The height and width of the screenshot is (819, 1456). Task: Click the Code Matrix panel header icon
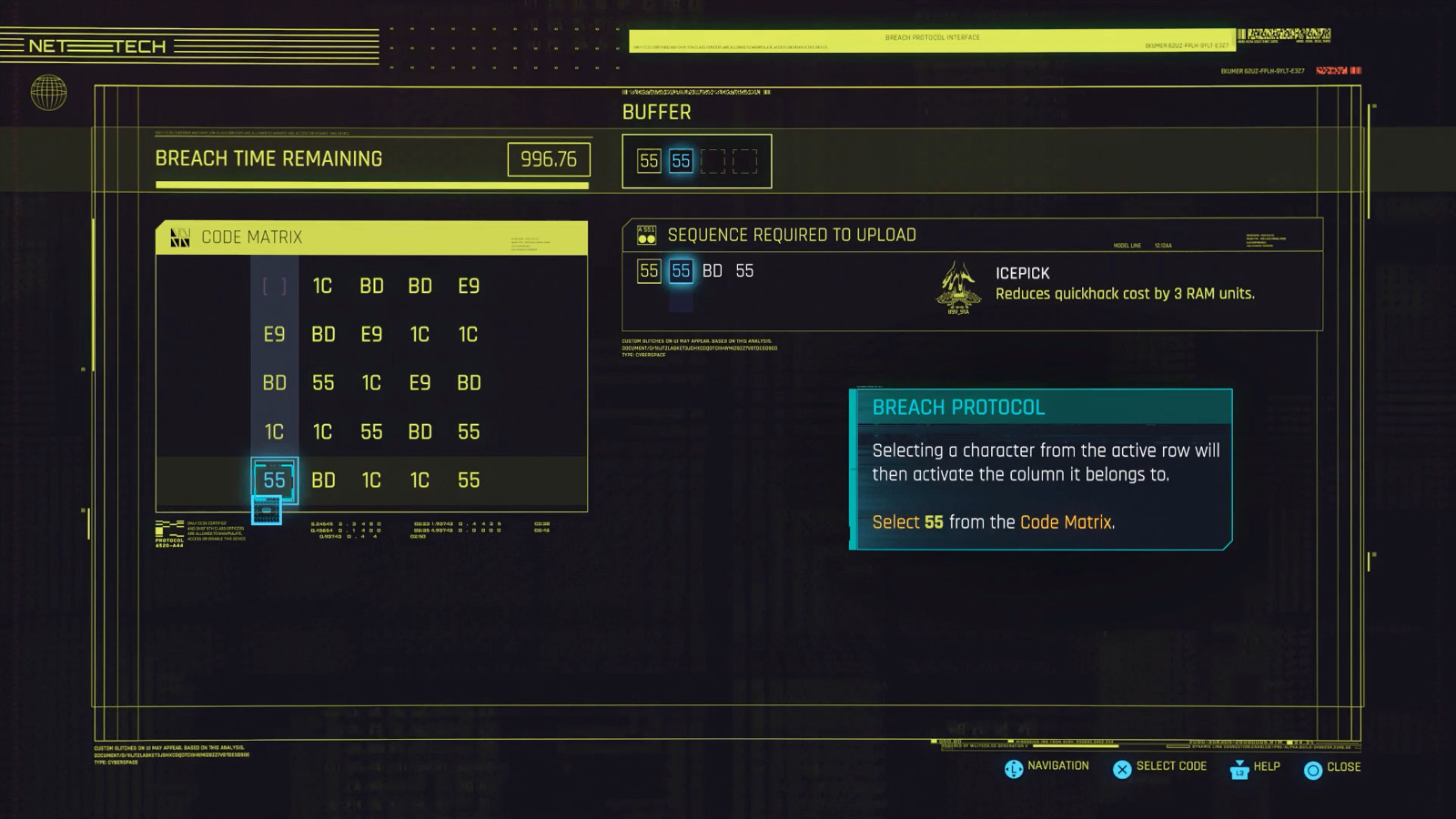pos(179,238)
